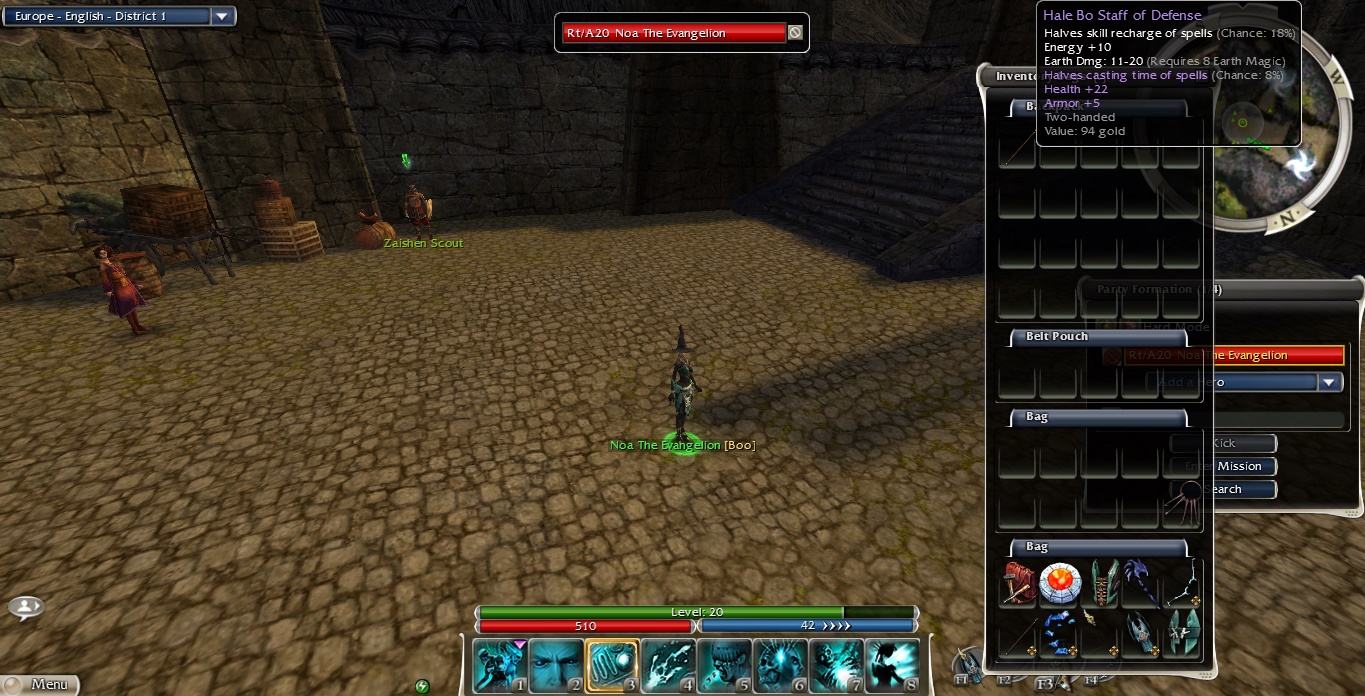Image resolution: width=1365 pixels, height=696 pixels.
Task: Activate skill 1 on the skill bar
Action: click(x=499, y=666)
